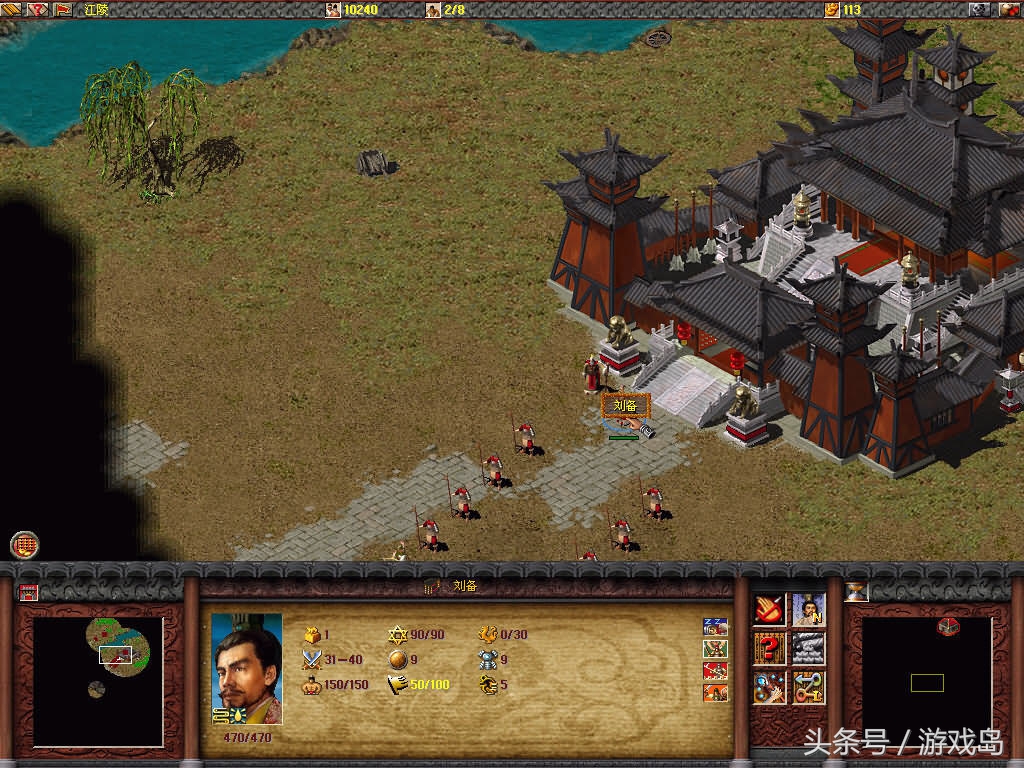
Task: Click the minimap in the left panel
Action: pos(97,680)
